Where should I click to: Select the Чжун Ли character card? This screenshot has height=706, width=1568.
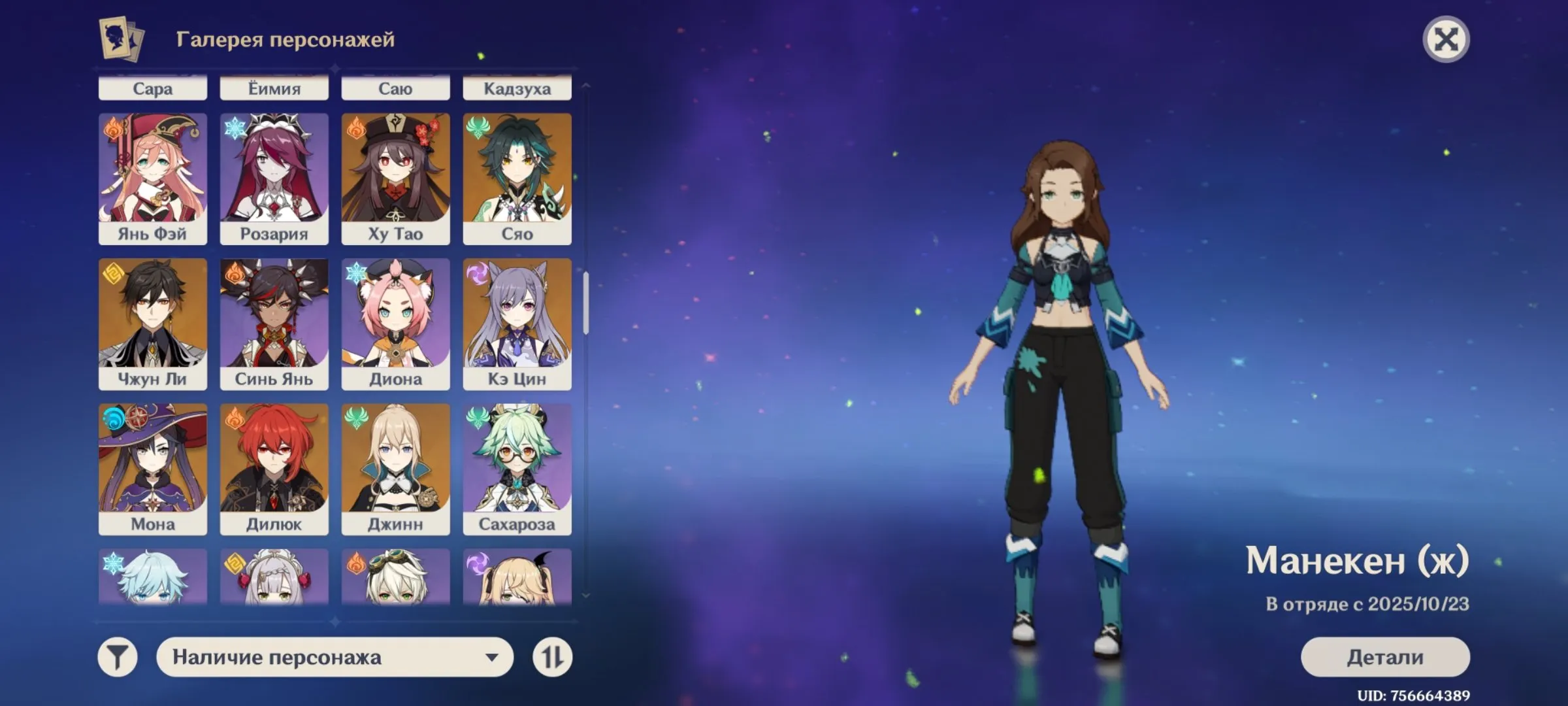click(x=153, y=324)
